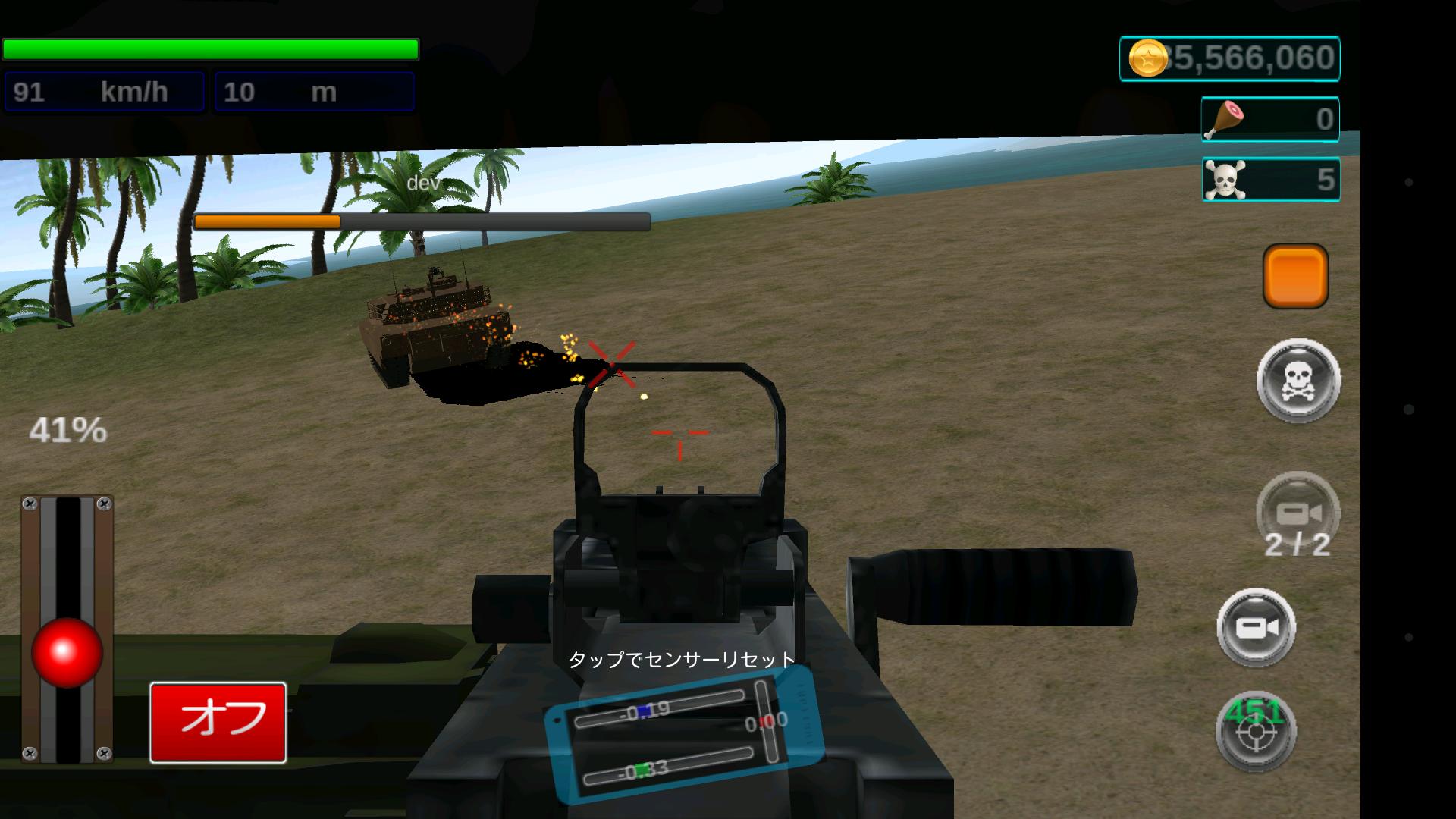Select the enemy name label dev

click(x=422, y=183)
